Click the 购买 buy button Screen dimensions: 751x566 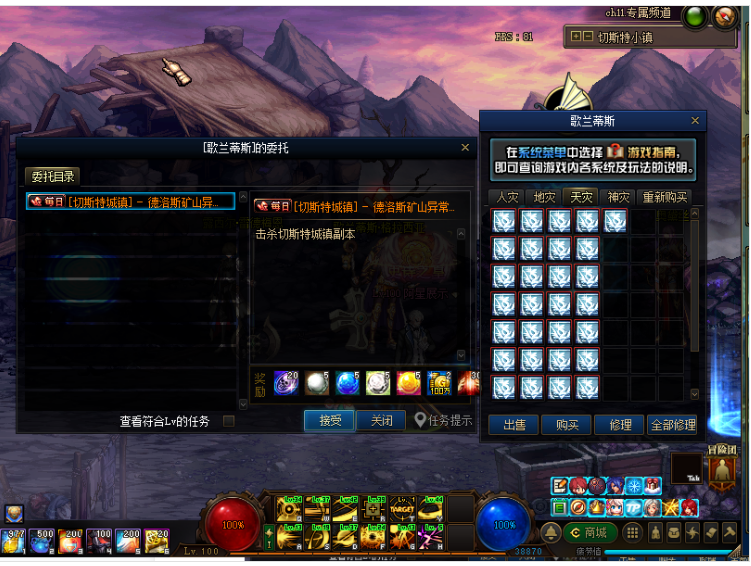point(566,425)
